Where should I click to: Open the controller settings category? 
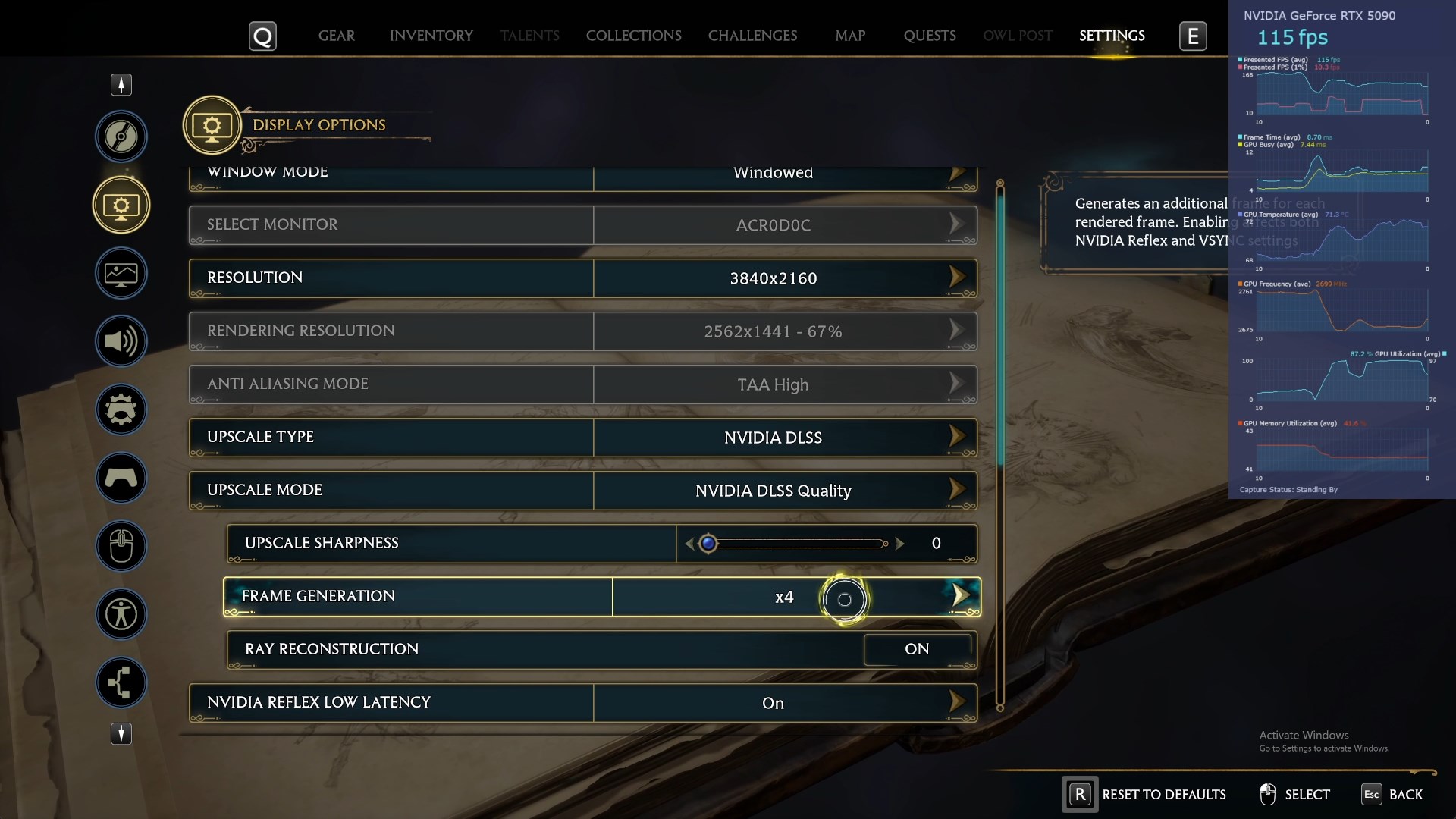click(x=121, y=478)
